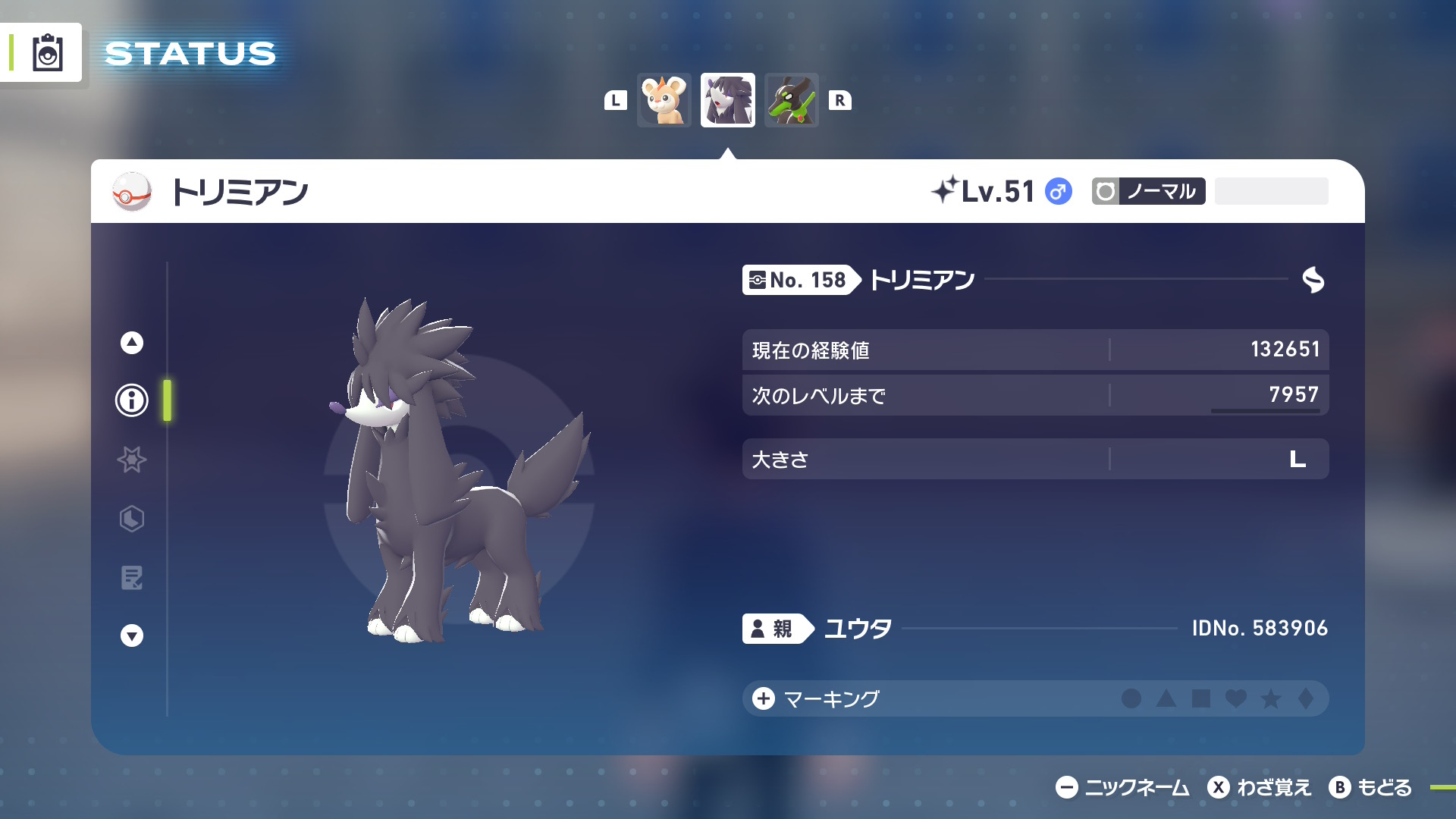
Task: Click the trainer icon in the 親 badge
Action: [x=759, y=628]
